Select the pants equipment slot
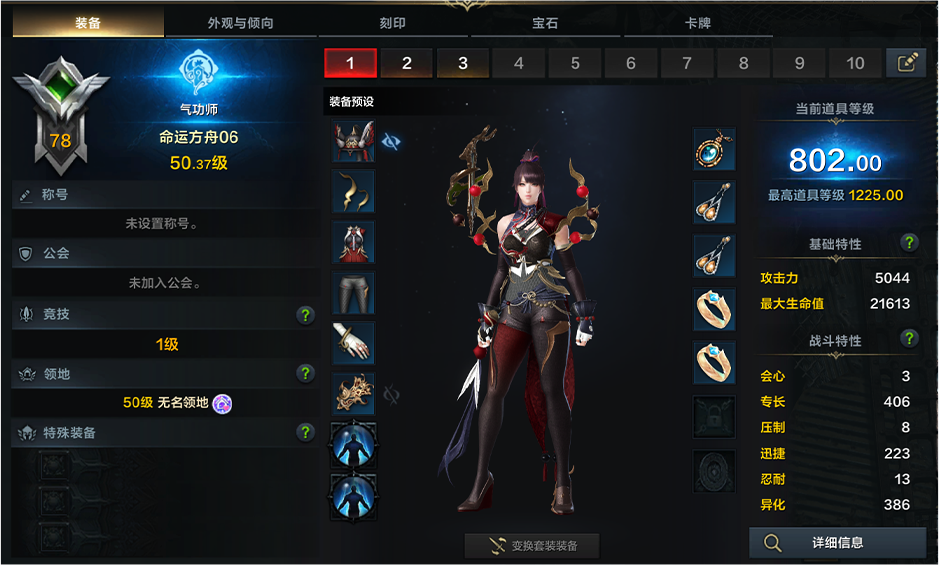Screen dimensions: 939x565 [353, 292]
